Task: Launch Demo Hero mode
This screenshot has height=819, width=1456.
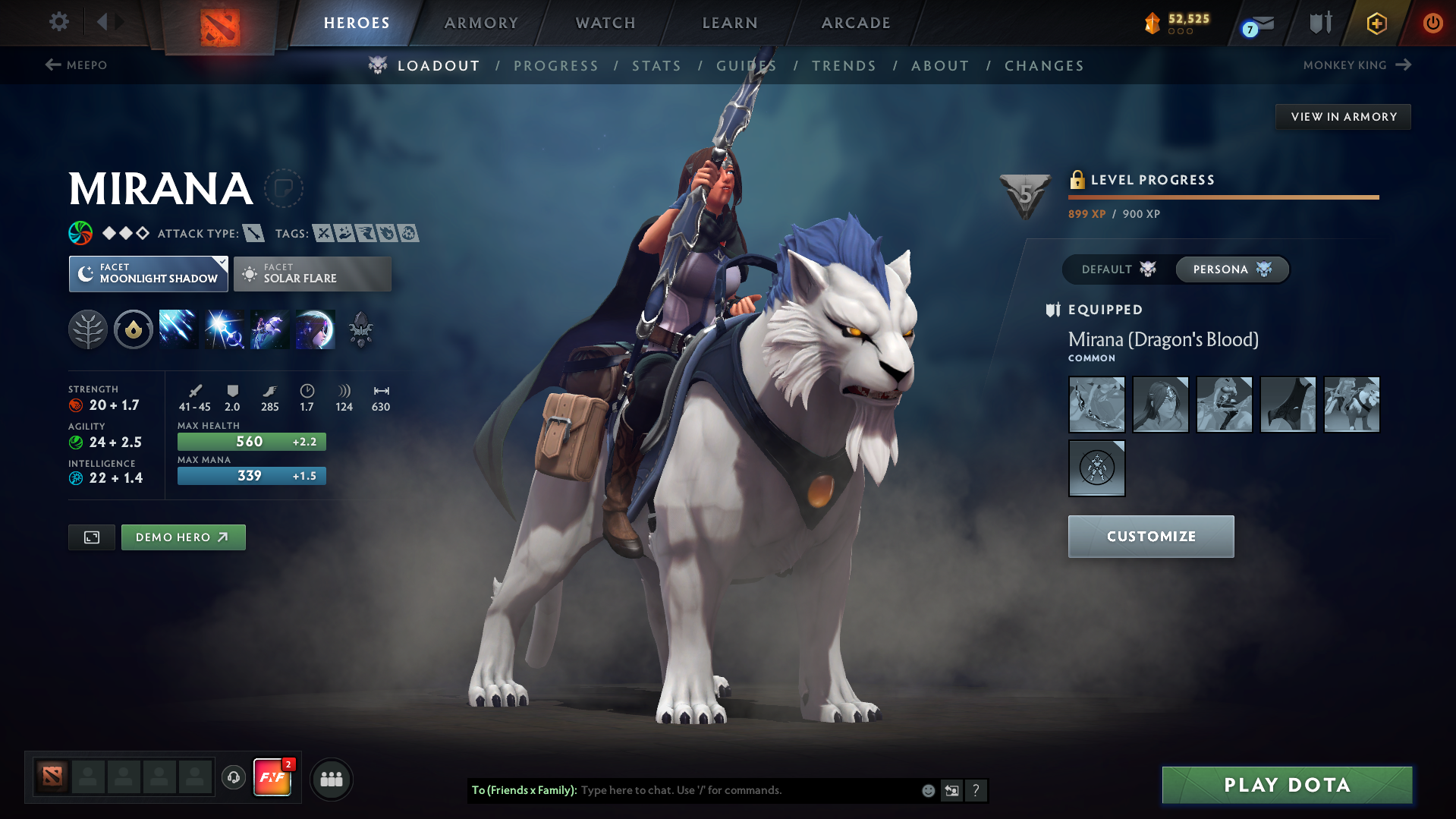Action: tap(183, 537)
